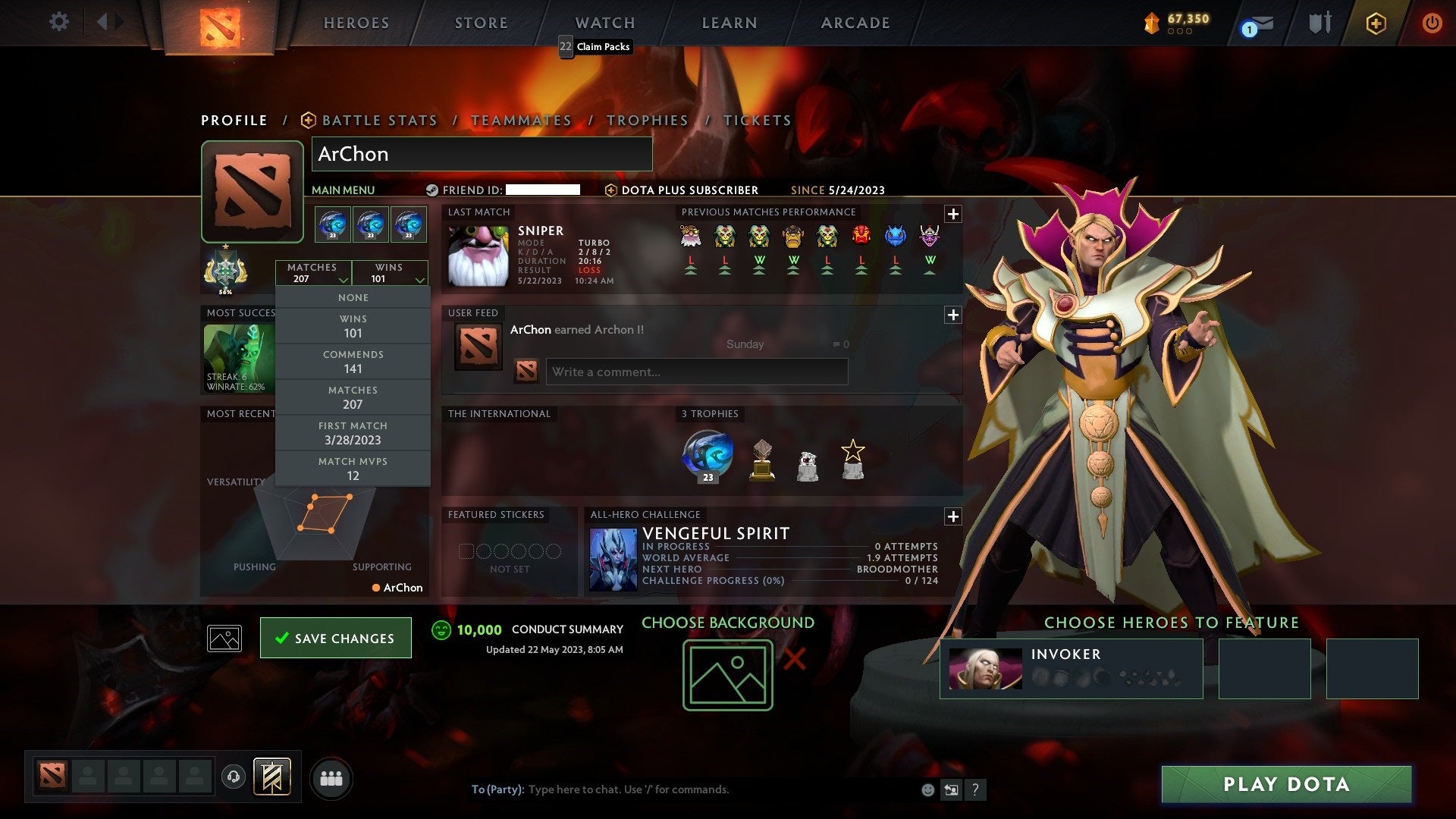Switch to the Battle Stats tab
The width and height of the screenshot is (1456, 819).
pos(379,121)
